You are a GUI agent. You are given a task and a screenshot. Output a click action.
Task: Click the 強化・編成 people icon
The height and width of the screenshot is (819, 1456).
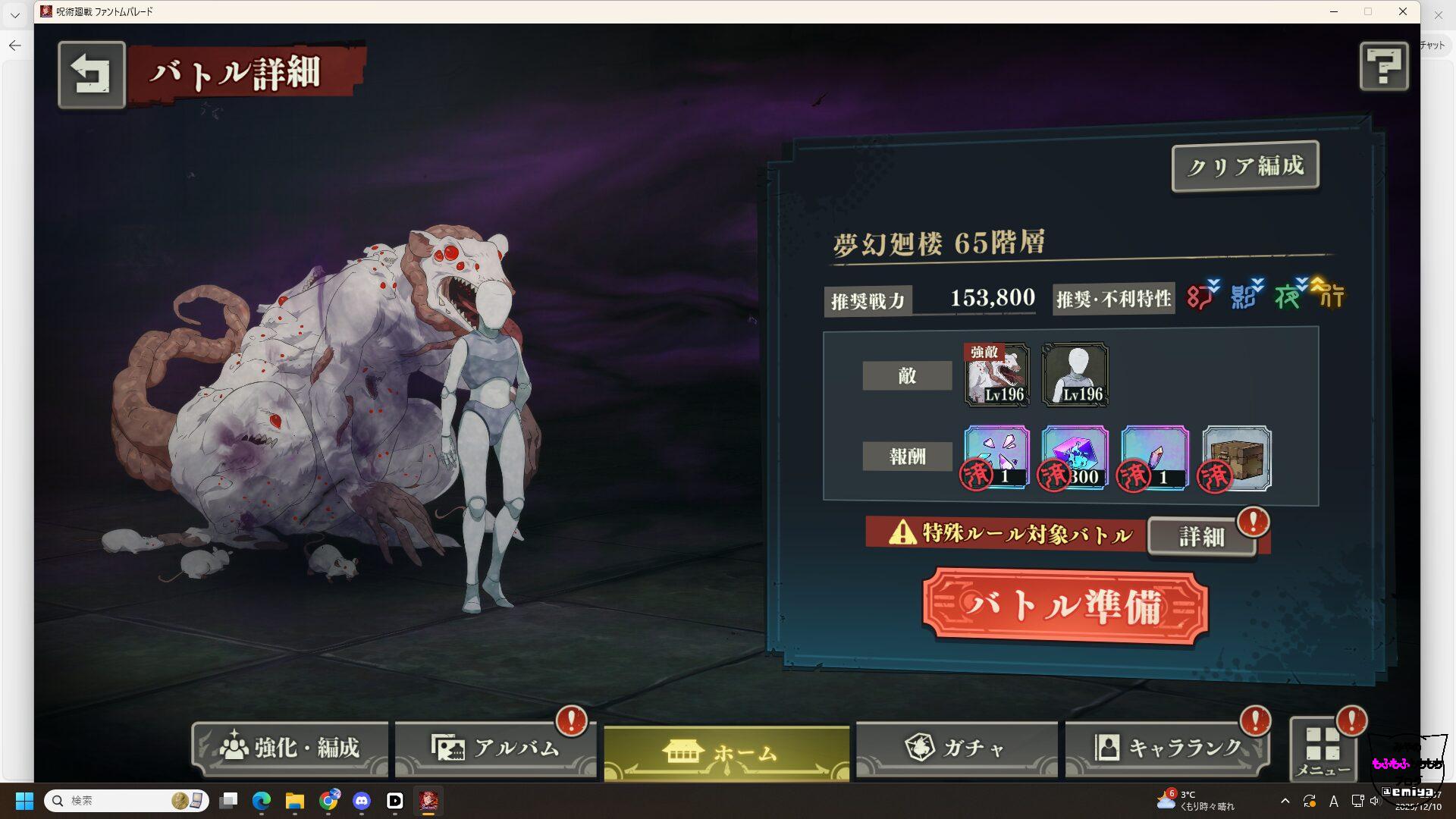[235, 747]
